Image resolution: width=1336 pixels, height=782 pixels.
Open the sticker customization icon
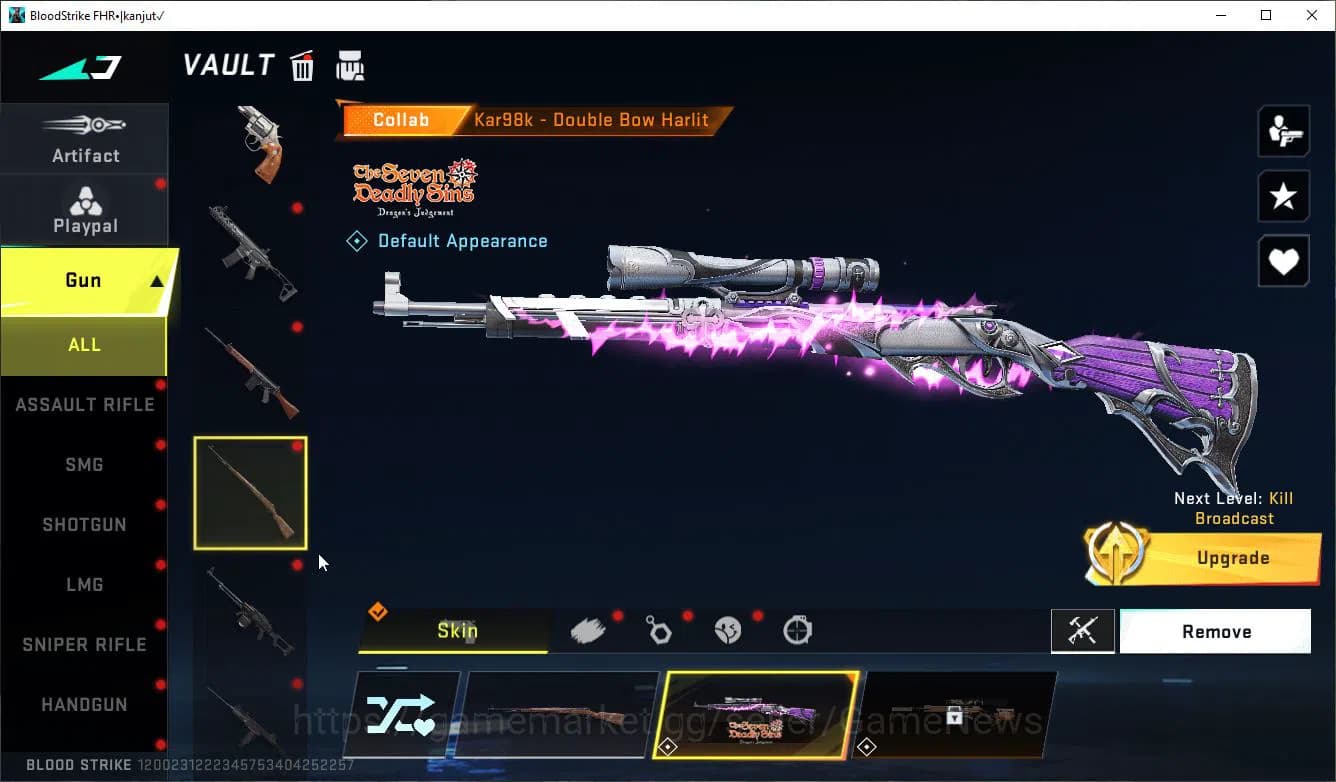728,628
